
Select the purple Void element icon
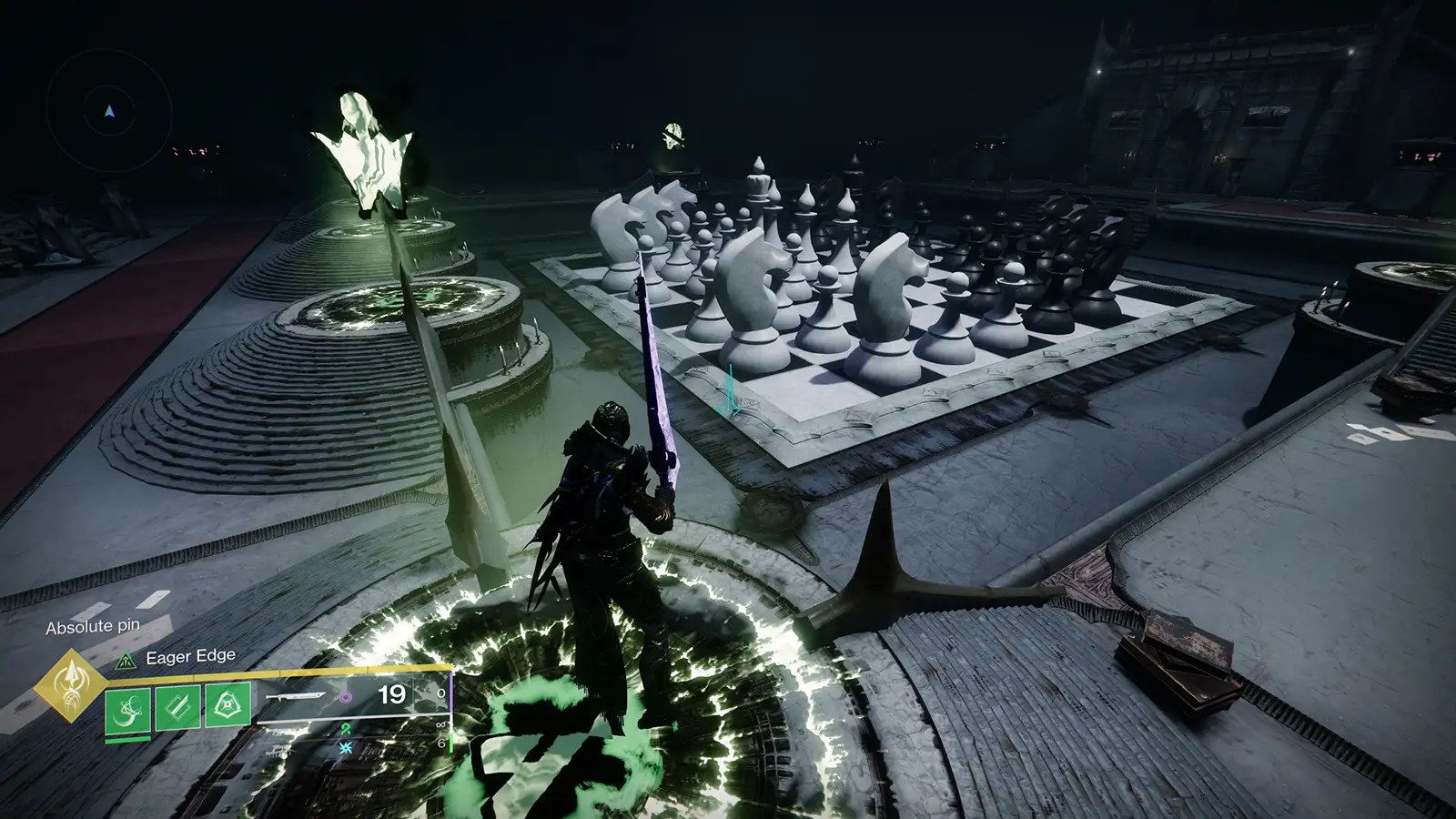click(346, 696)
